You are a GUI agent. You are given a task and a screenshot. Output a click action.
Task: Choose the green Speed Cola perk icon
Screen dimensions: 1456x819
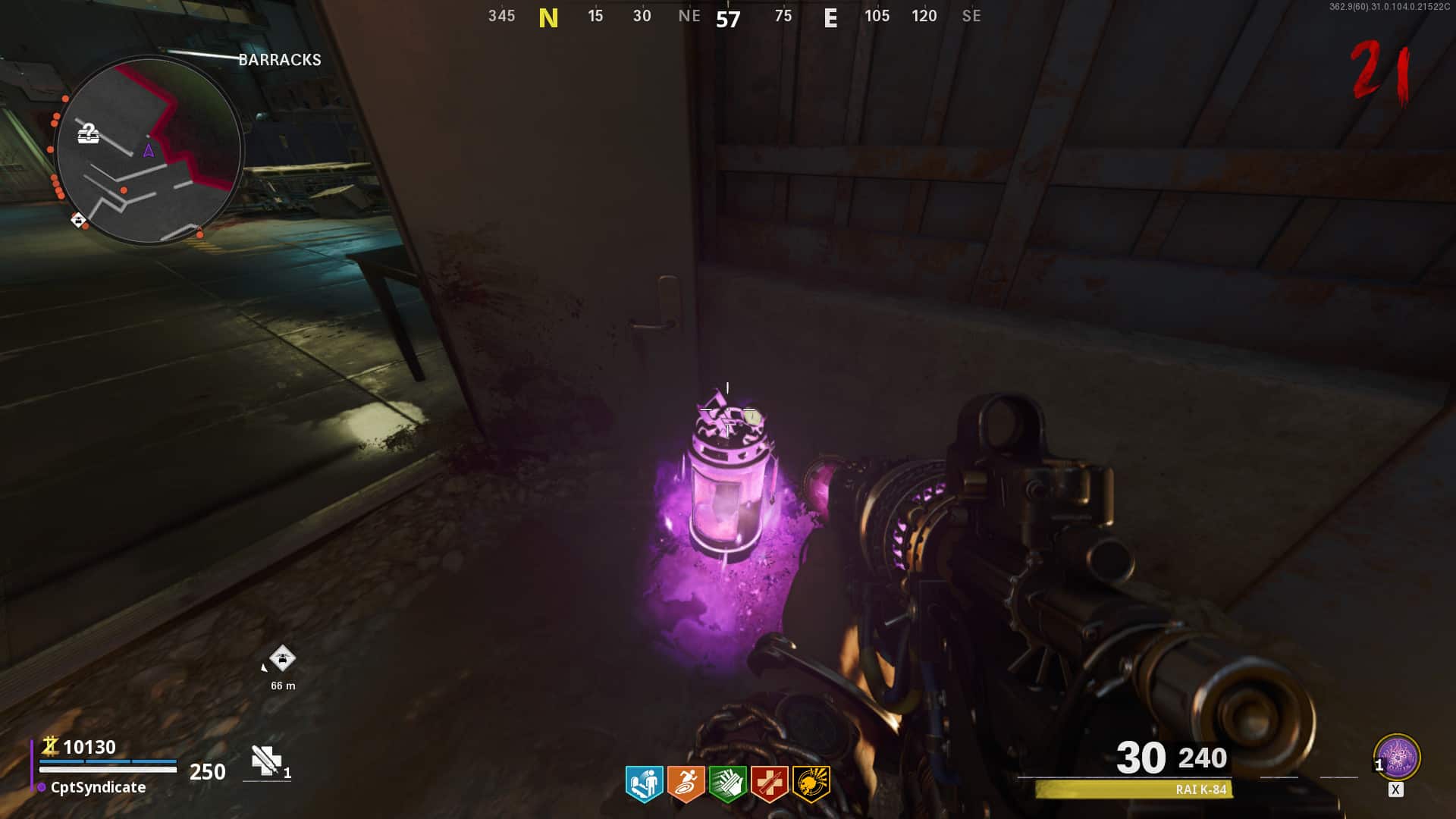pos(727,783)
